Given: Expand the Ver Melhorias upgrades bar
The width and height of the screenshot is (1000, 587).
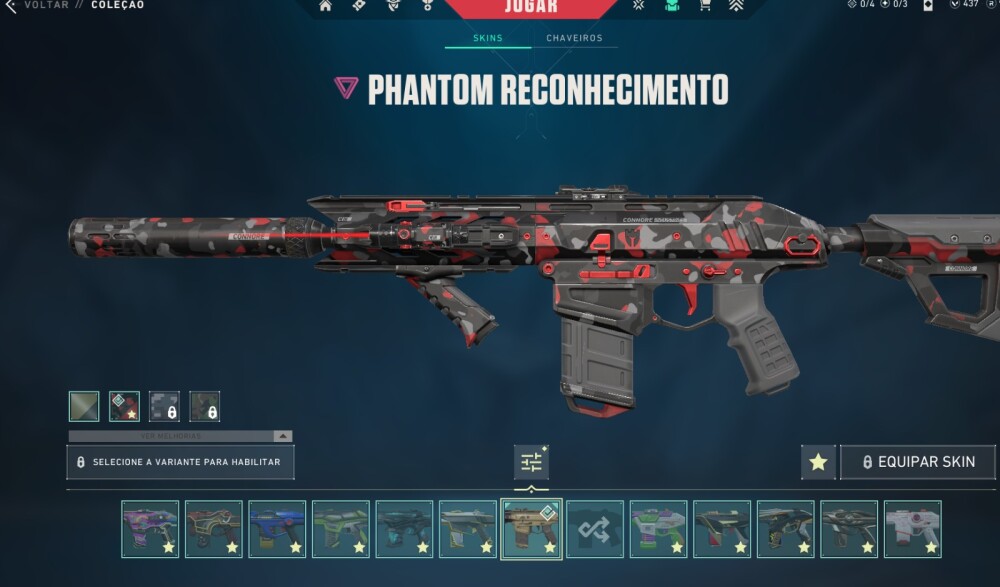Looking at the screenshot, I should pyautogui.click(x=180, y=436).
